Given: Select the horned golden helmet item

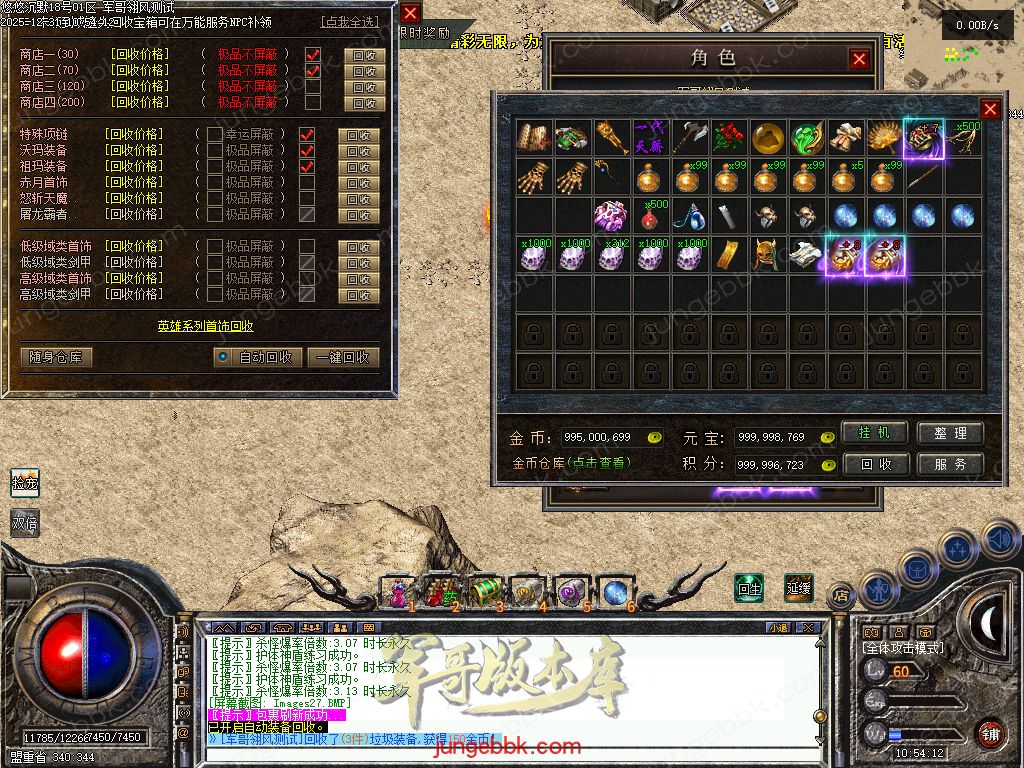Looking at the screenshot, I should (x=768, y=256).
